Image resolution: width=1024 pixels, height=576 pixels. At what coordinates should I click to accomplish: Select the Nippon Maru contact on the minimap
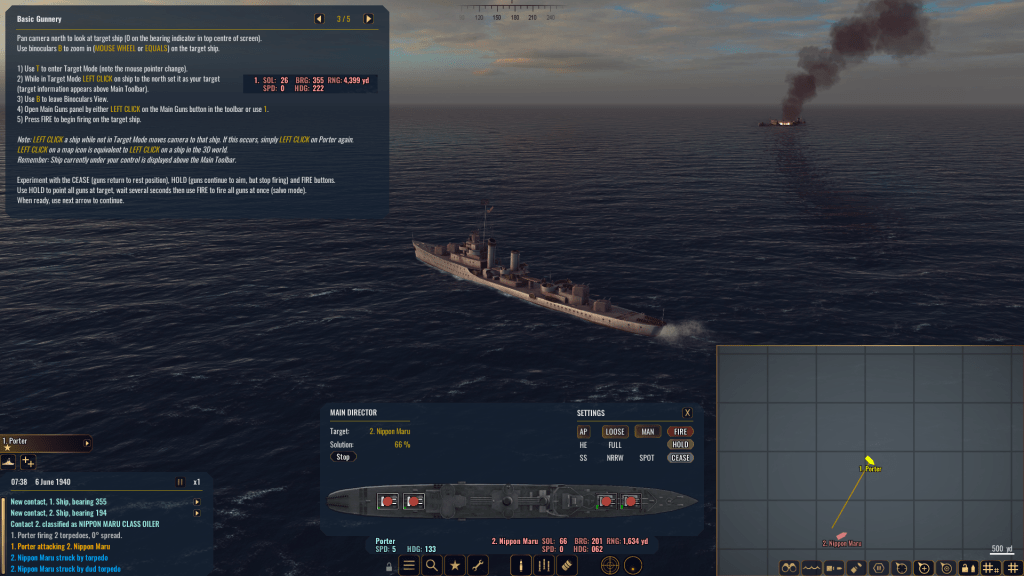(x=842, y=536)
